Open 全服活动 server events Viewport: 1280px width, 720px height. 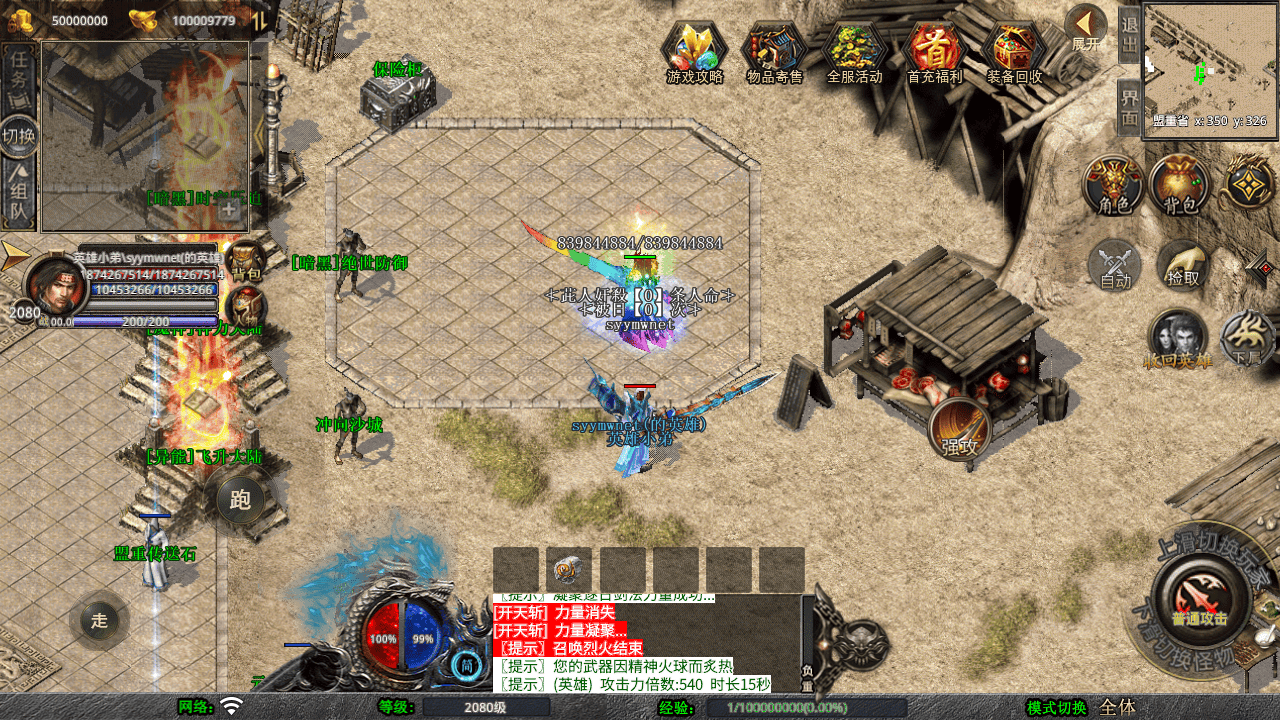[x=855, y=51]
